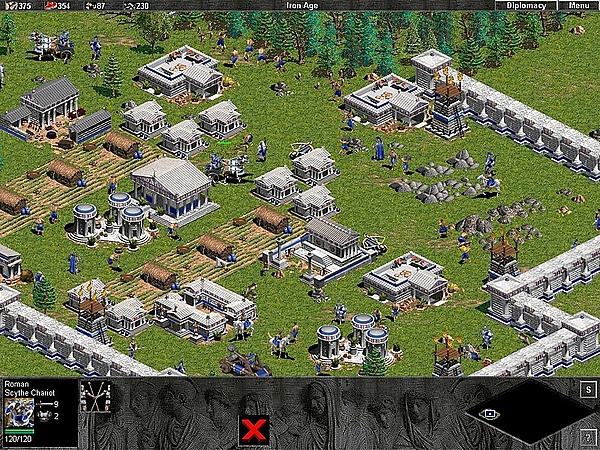The image size is (600, 450).
Task: Click the red X button
Action: [253, 430]
